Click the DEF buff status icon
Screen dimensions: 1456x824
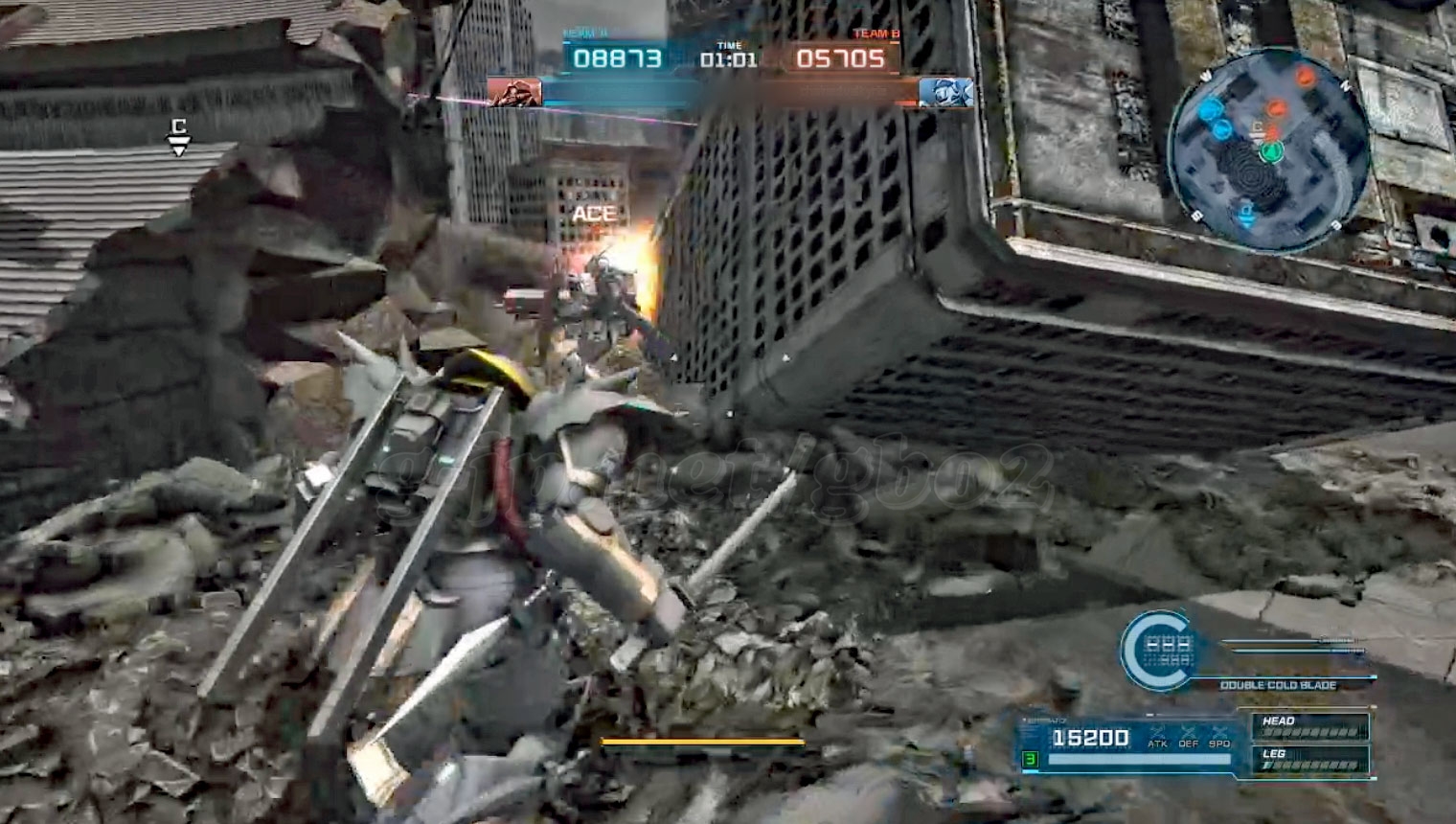(1189, 736)
